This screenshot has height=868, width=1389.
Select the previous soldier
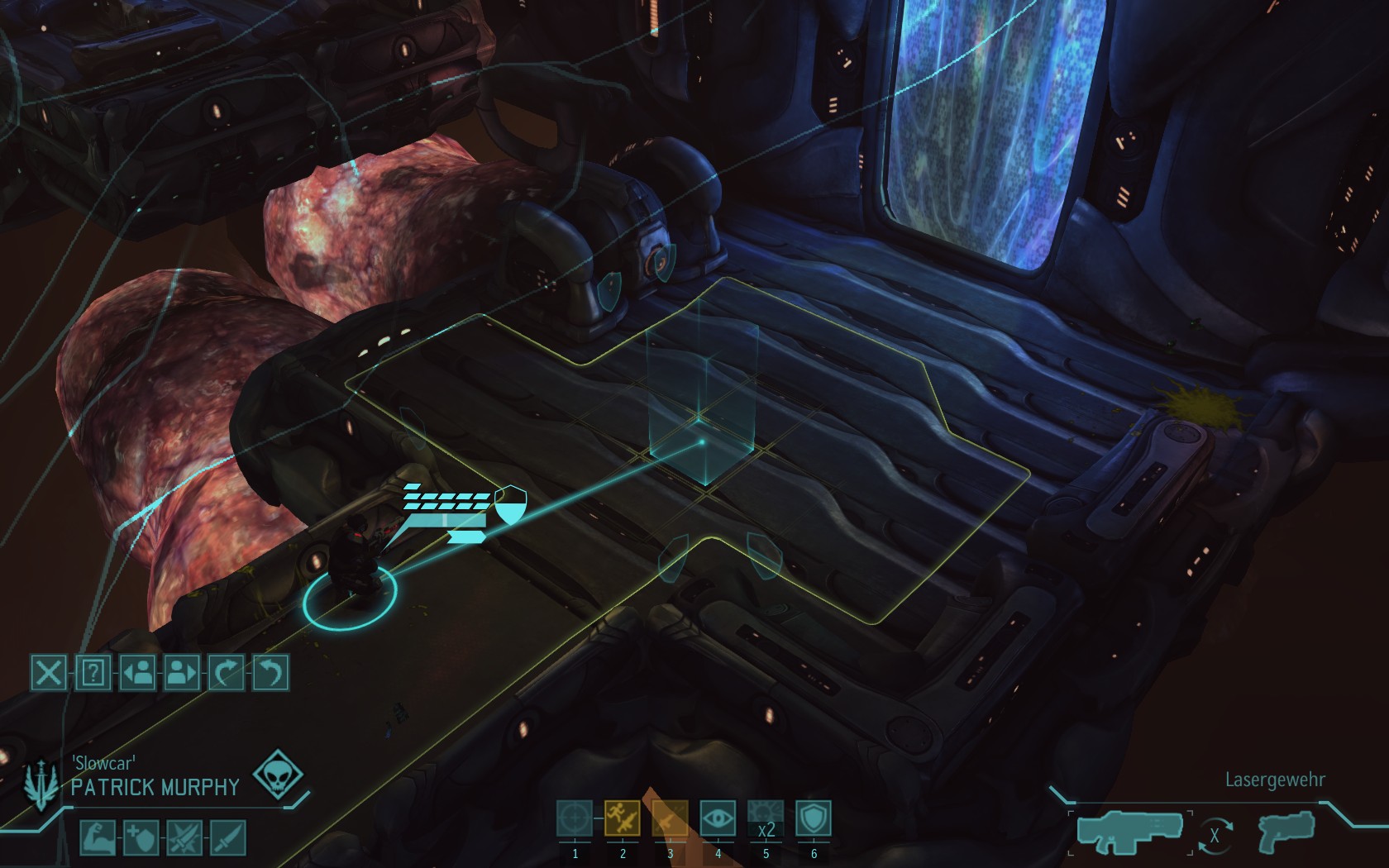pos(137,673)
